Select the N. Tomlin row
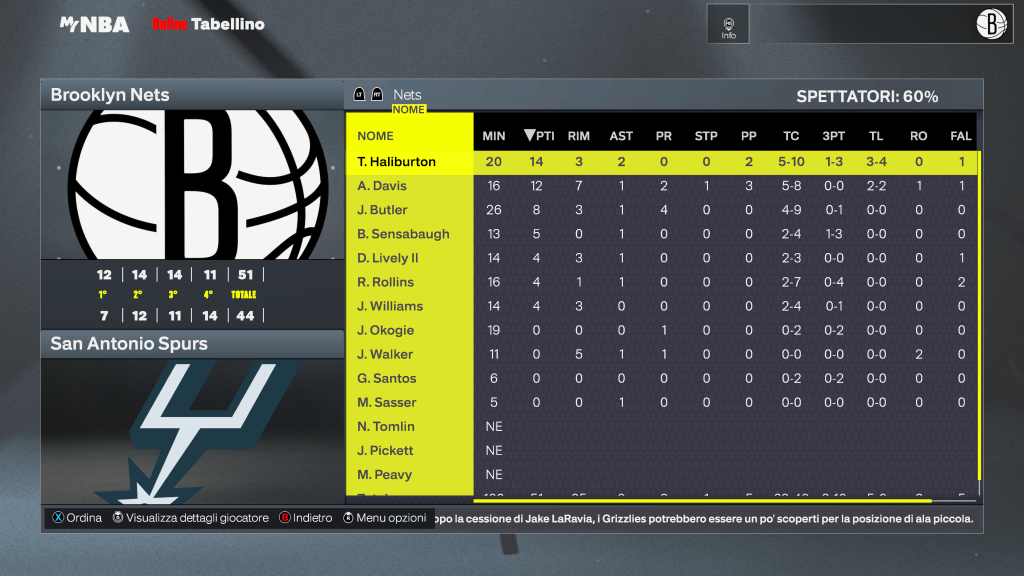 [386, 426]
